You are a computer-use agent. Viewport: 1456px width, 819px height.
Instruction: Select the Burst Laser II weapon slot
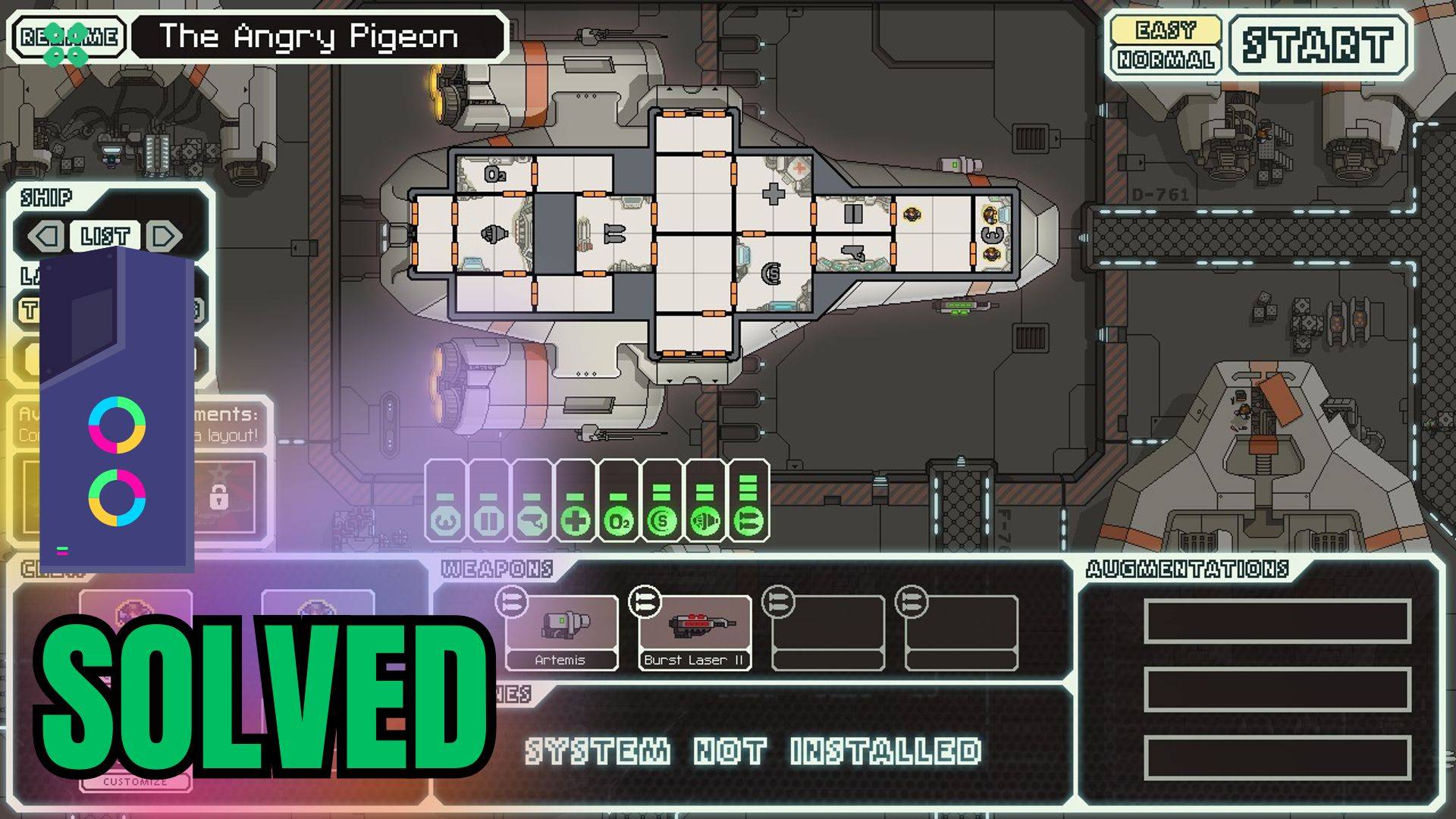click(695, 632)
